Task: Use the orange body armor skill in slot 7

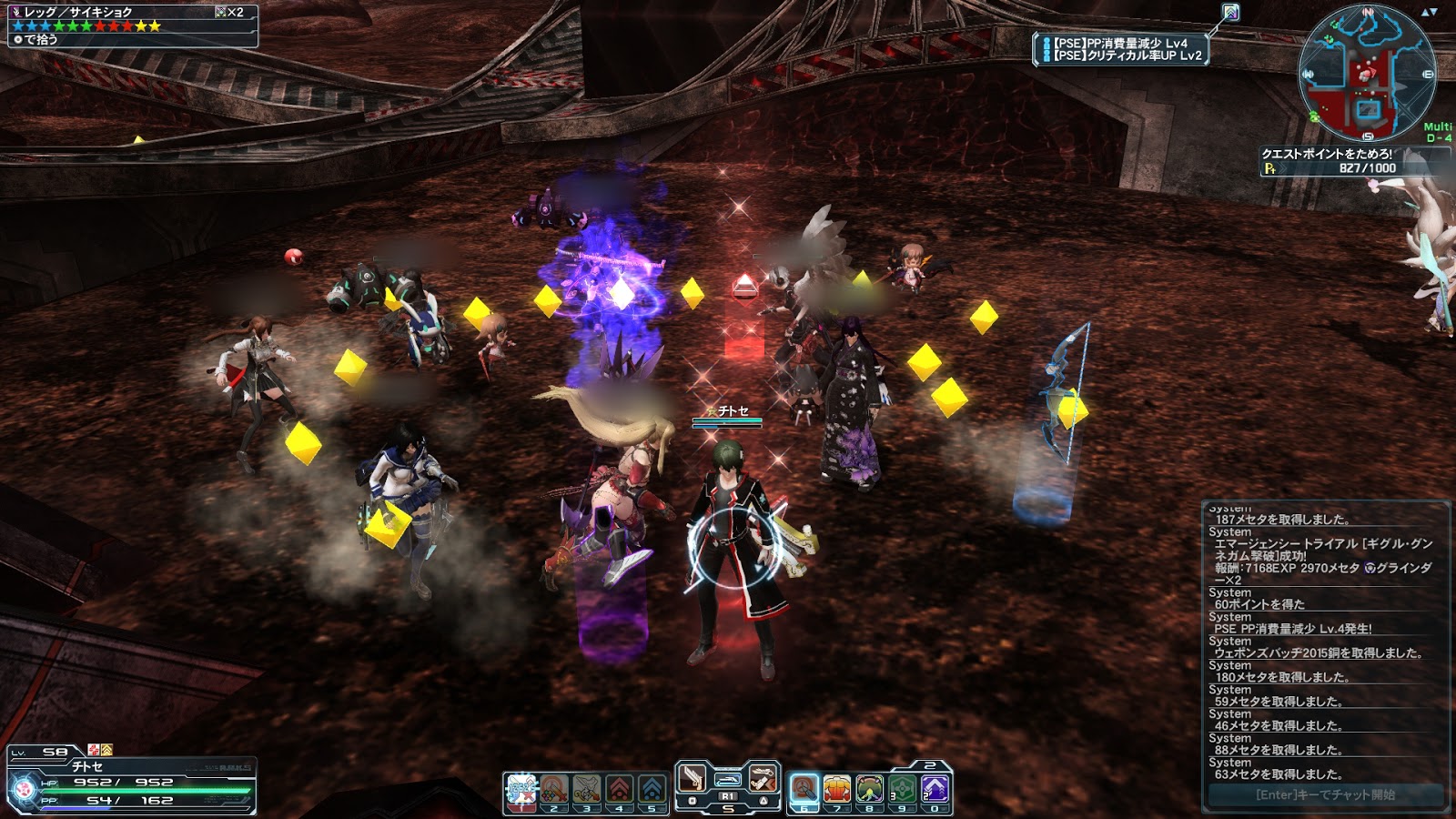Action: [x=837, y=789]
